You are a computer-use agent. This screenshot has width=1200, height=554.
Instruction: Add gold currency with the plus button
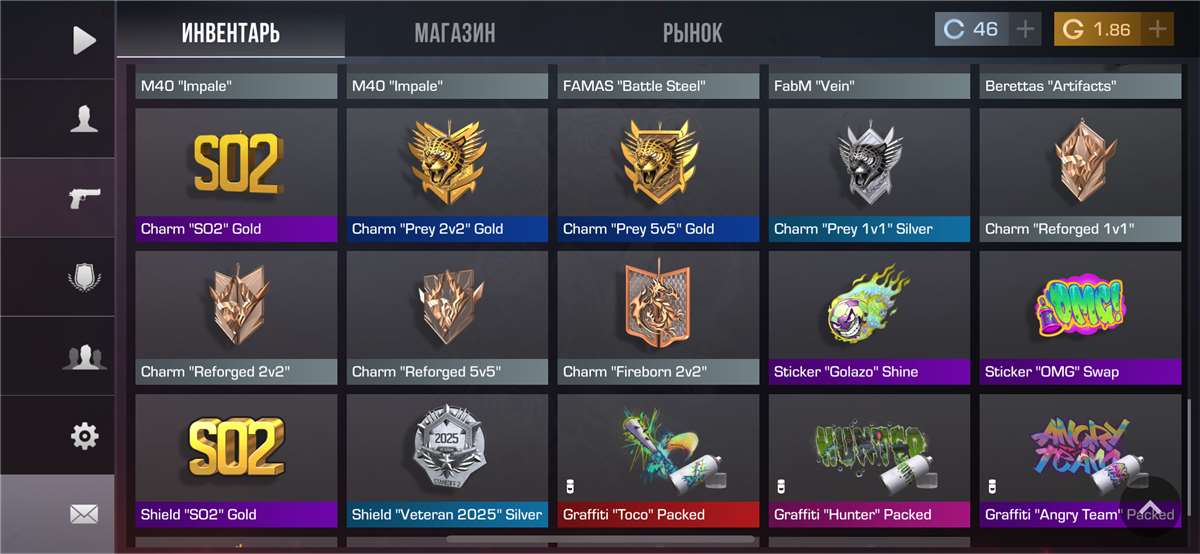[x=1157, y=29]
